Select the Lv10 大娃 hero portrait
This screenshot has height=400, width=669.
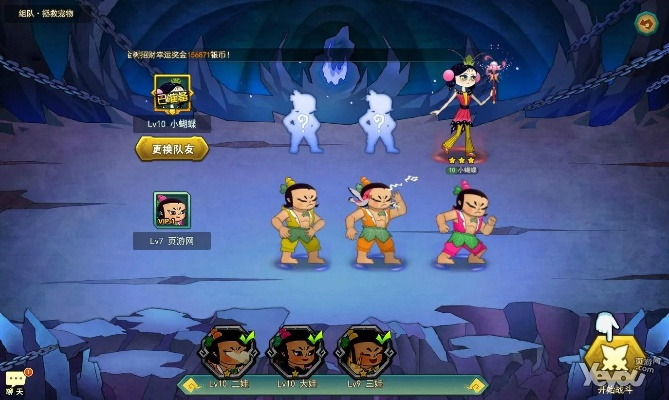293,352
